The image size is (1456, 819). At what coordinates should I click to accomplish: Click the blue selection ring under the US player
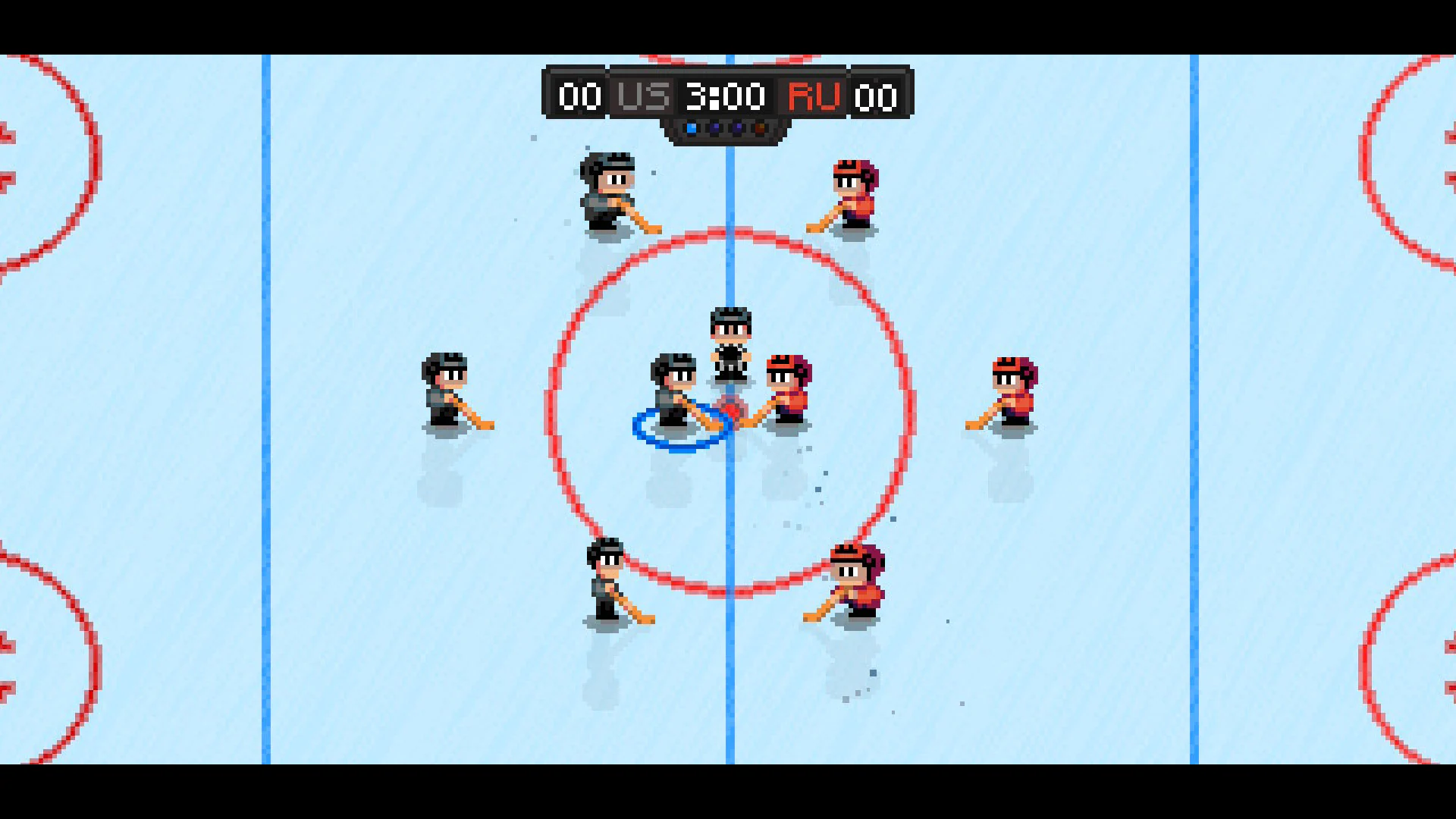pyautogui.click(x=680, y=431)
